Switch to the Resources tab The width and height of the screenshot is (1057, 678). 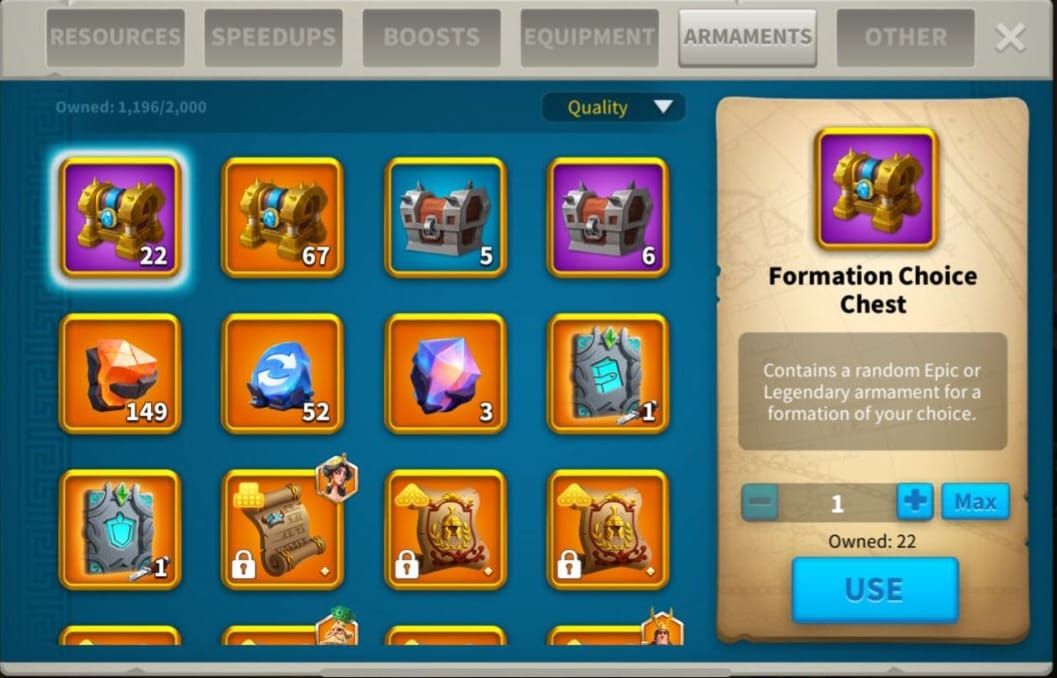pyautogui.click(x=115, y=38)
